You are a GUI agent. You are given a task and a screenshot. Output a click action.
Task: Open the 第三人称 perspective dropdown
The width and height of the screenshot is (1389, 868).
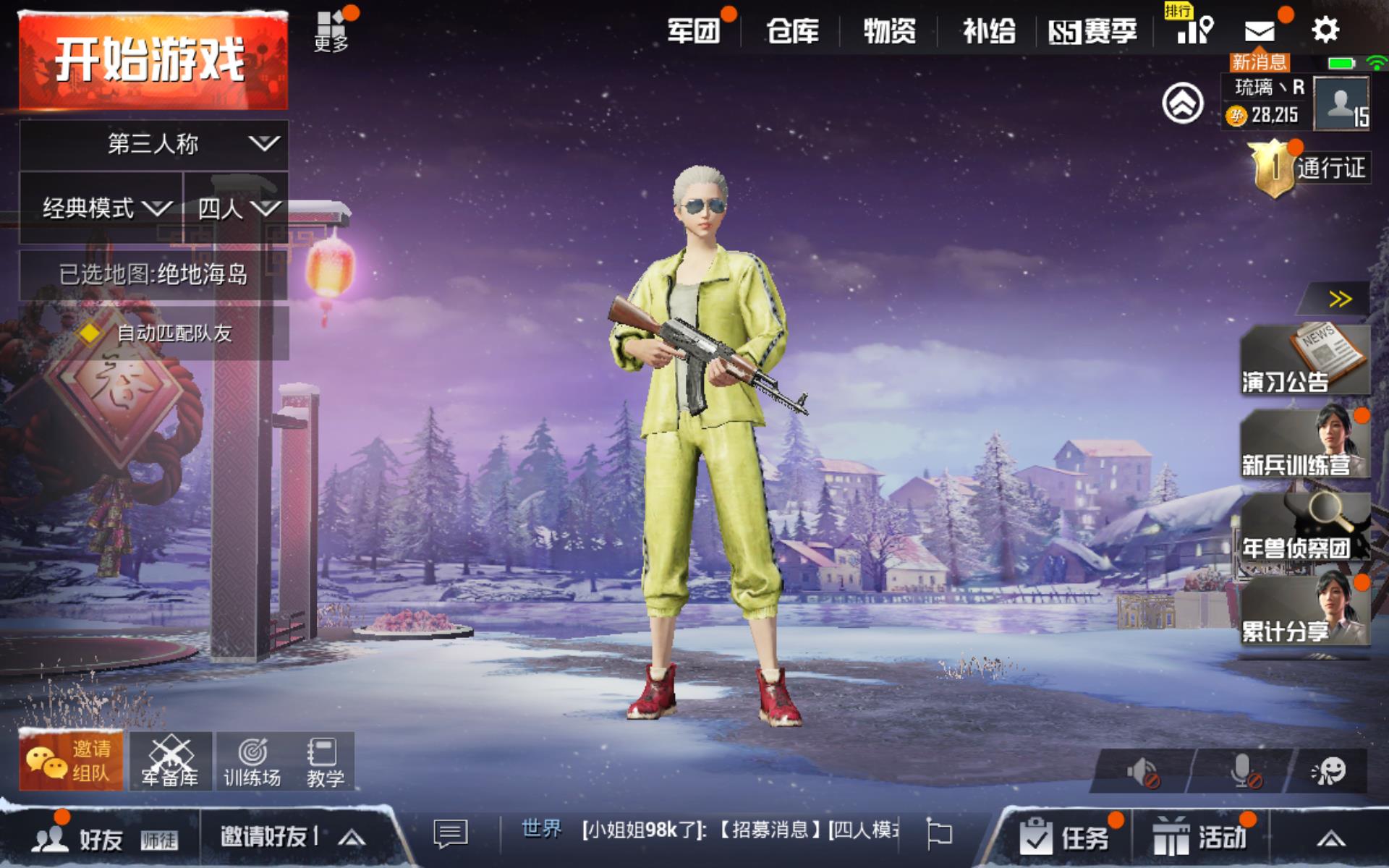(x=153, y=144)
